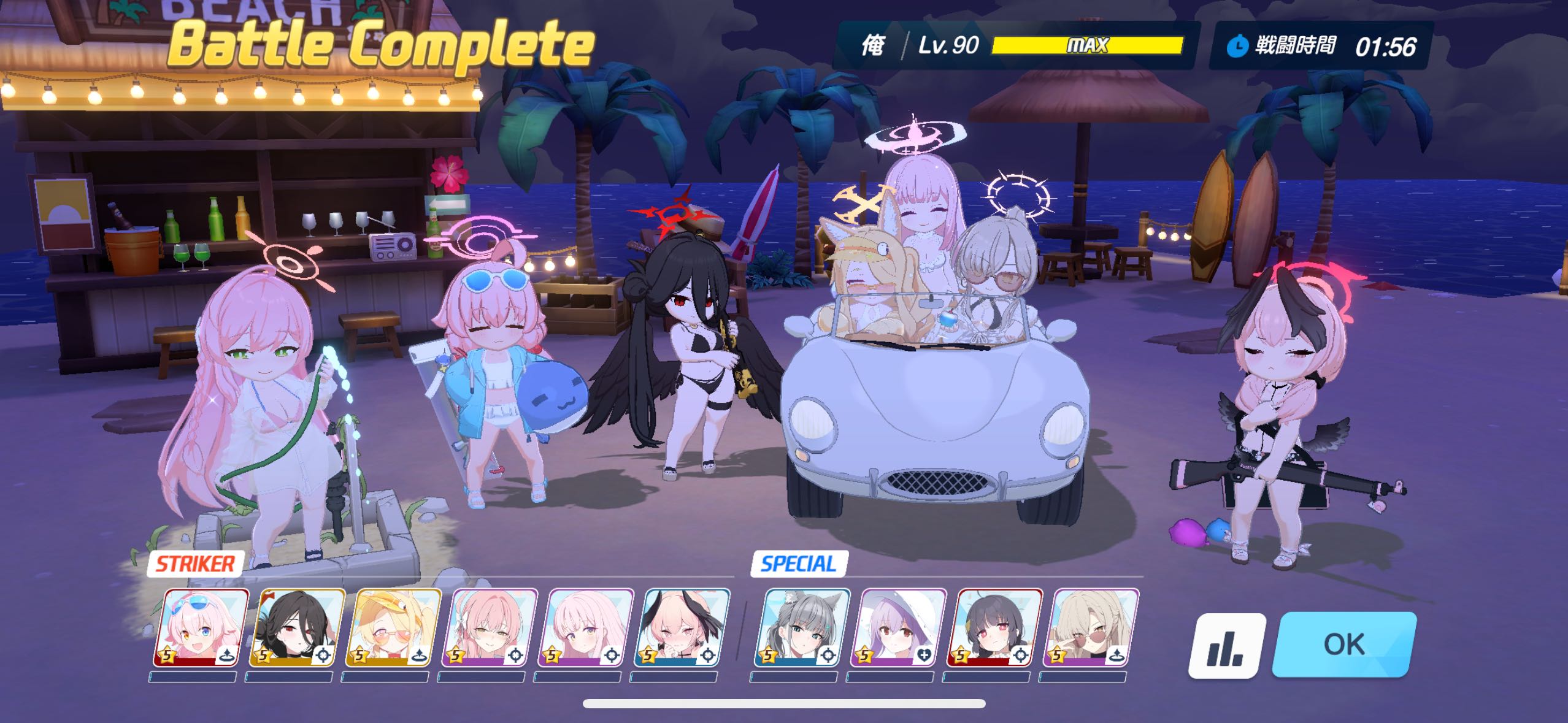Viewport: 1568px width, 723px height.
Task: Pick the pink-haired striker with white flower
Action: coord(490,628)
